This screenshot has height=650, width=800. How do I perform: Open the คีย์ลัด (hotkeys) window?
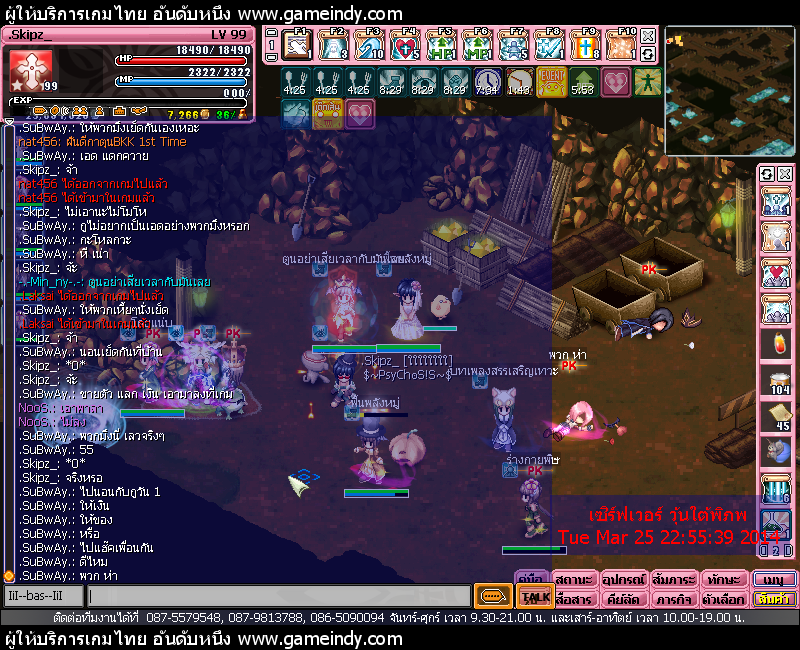click(x=624, y=598)
